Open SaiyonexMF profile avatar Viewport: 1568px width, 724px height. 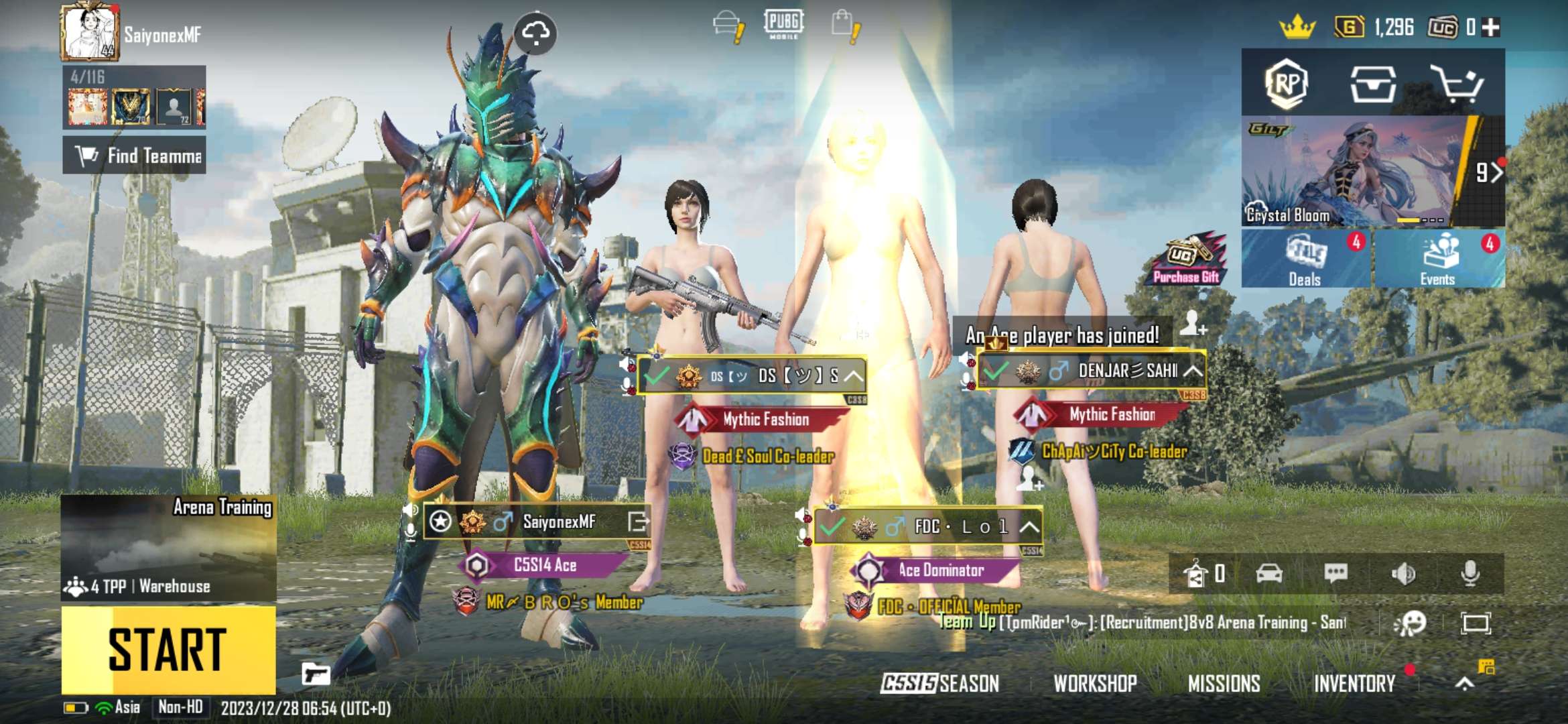tap(88, 32)
